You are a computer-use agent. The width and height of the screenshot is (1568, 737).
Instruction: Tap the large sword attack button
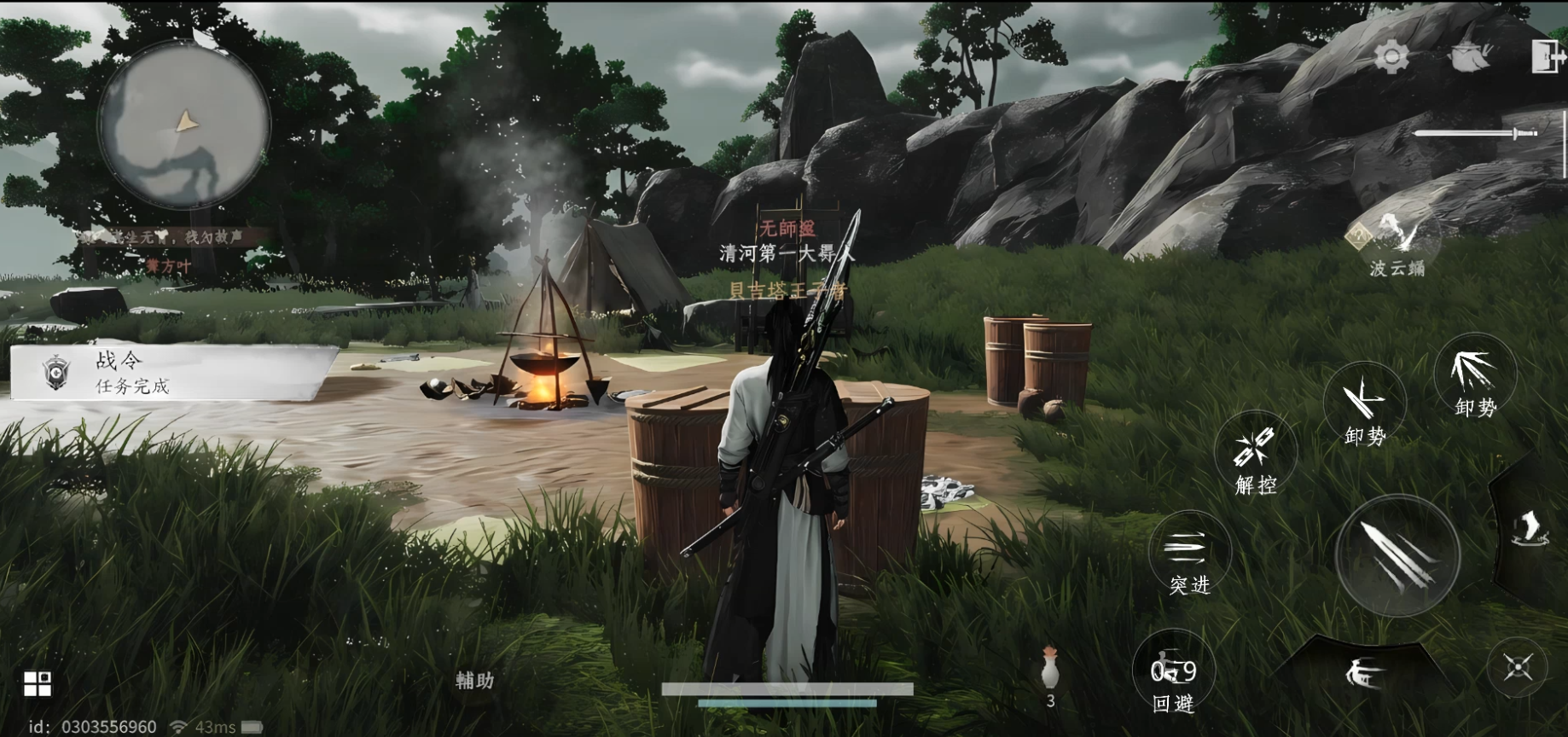pos(1397,556)
